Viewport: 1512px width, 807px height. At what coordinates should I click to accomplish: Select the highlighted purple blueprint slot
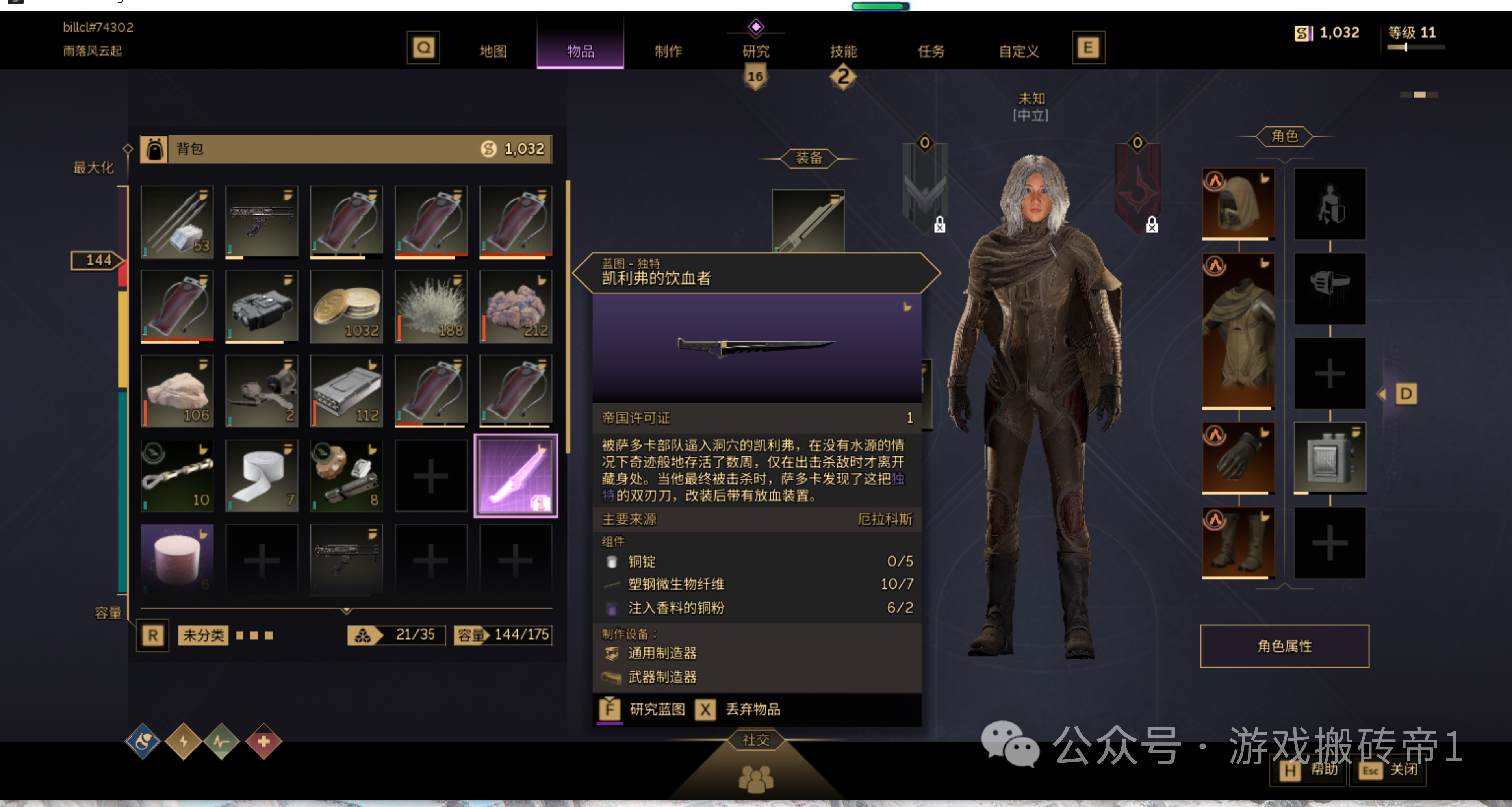[515, 476]
